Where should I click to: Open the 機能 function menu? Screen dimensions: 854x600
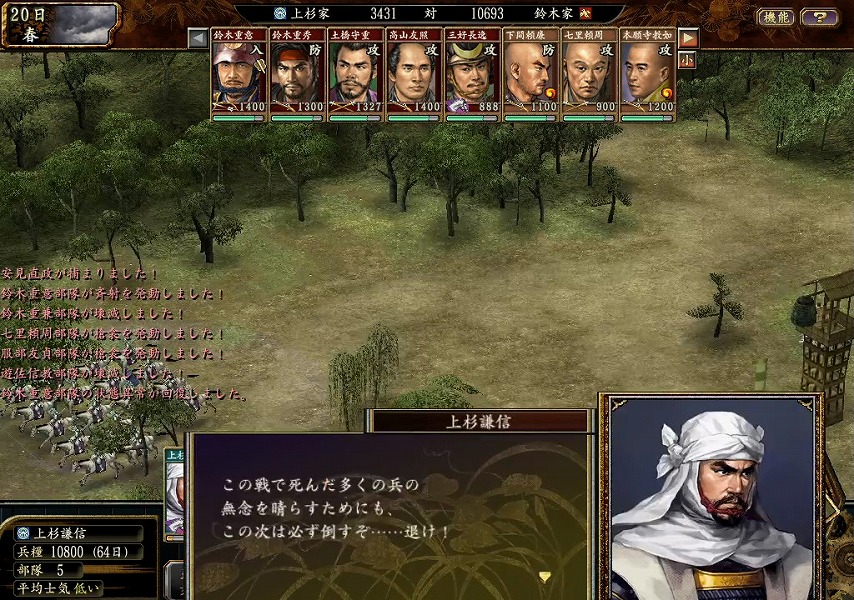click(777, 17)
